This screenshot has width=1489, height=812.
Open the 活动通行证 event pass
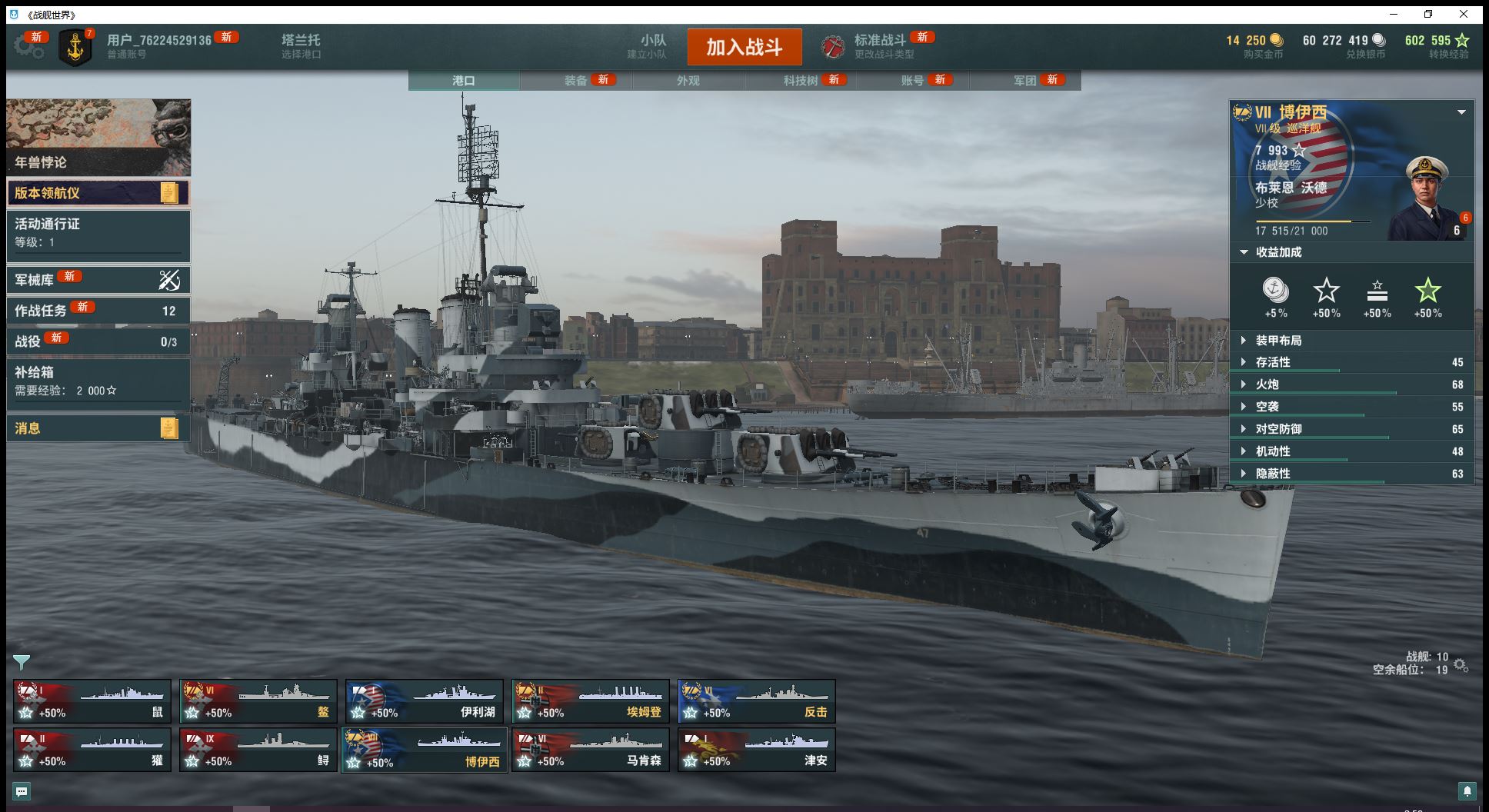[x=98, y=232]
